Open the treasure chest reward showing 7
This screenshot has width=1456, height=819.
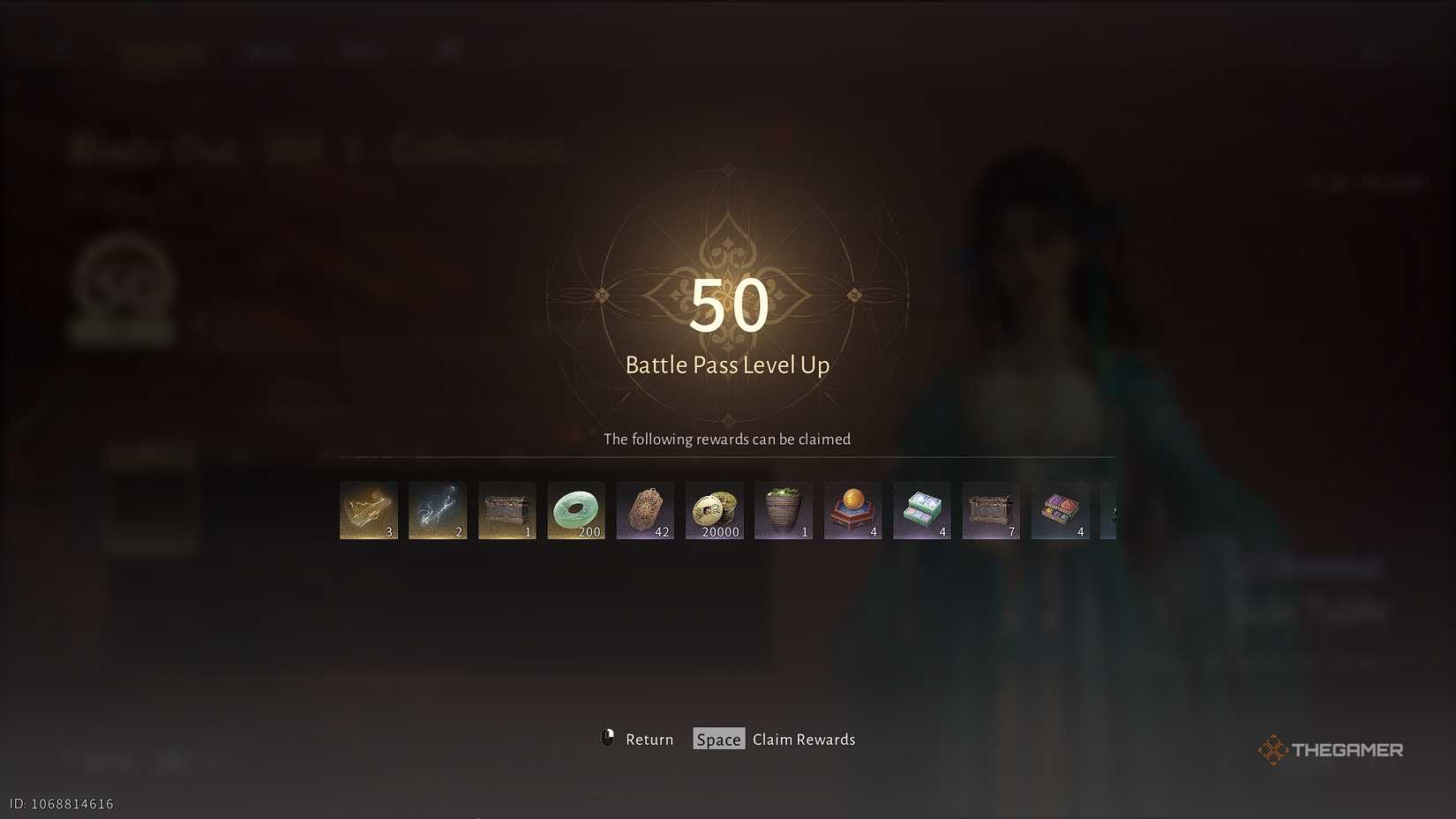(990, 510)
